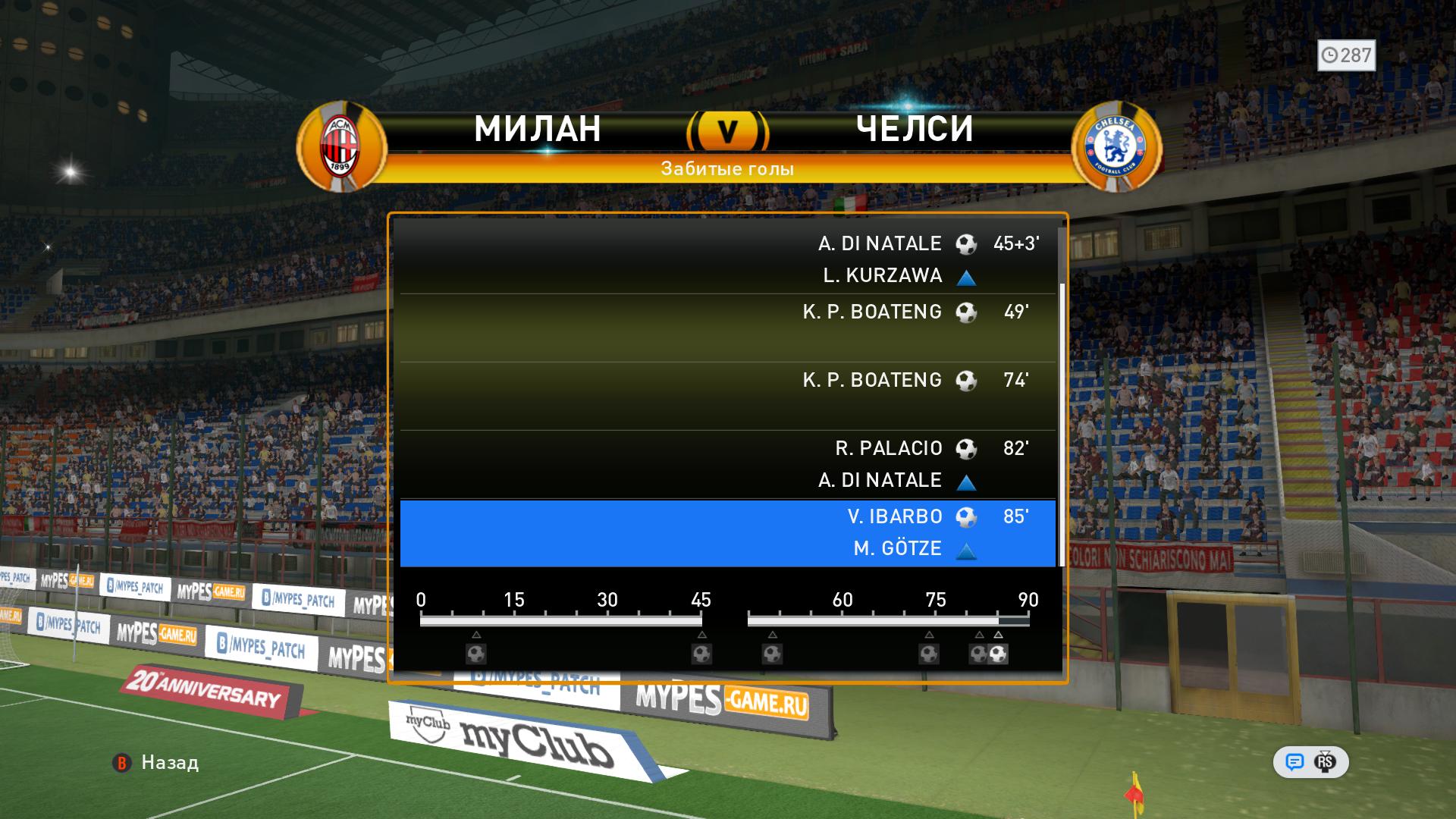Click the earliest first-half goal ball on timeline

pyautogui.click(x=476, y=654)
